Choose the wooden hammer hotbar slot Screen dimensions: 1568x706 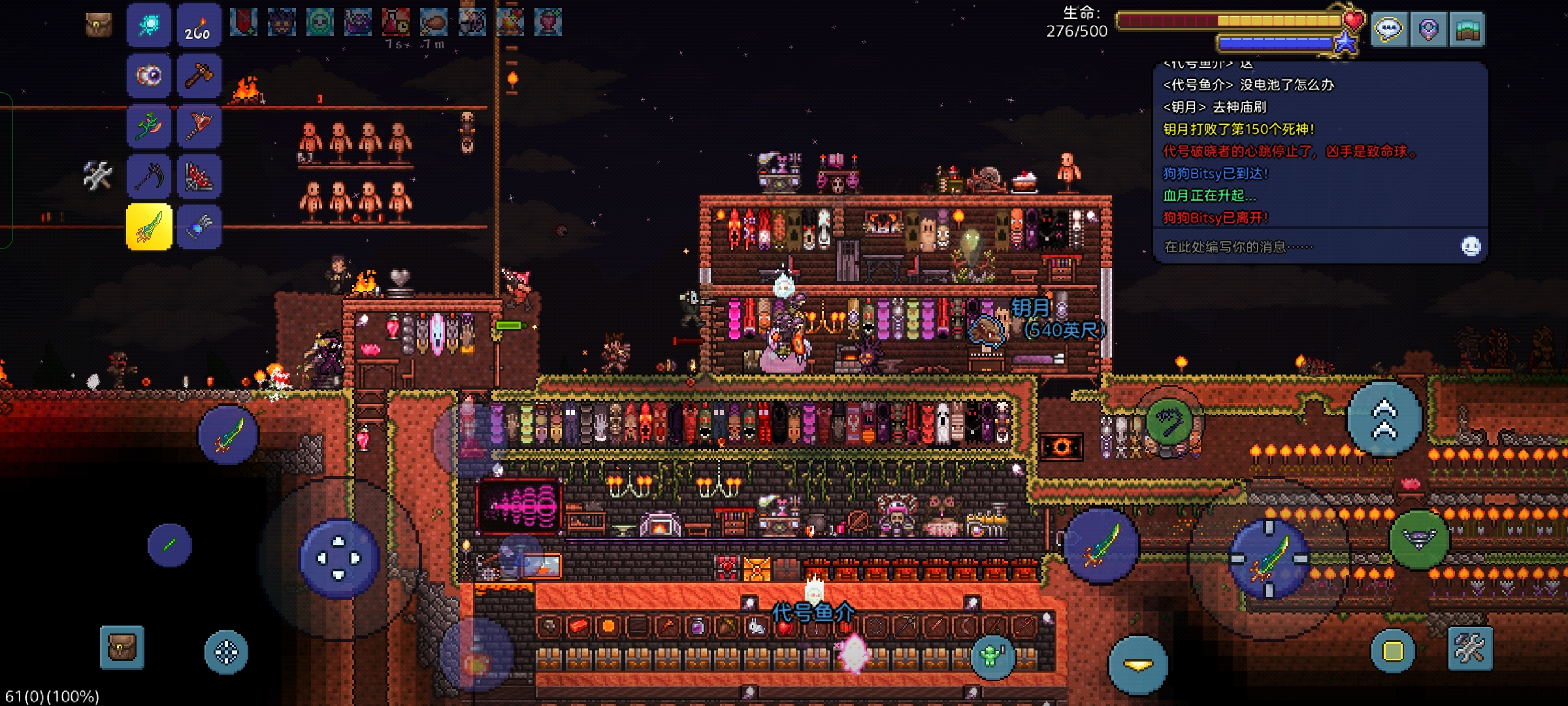click(199, 76)
